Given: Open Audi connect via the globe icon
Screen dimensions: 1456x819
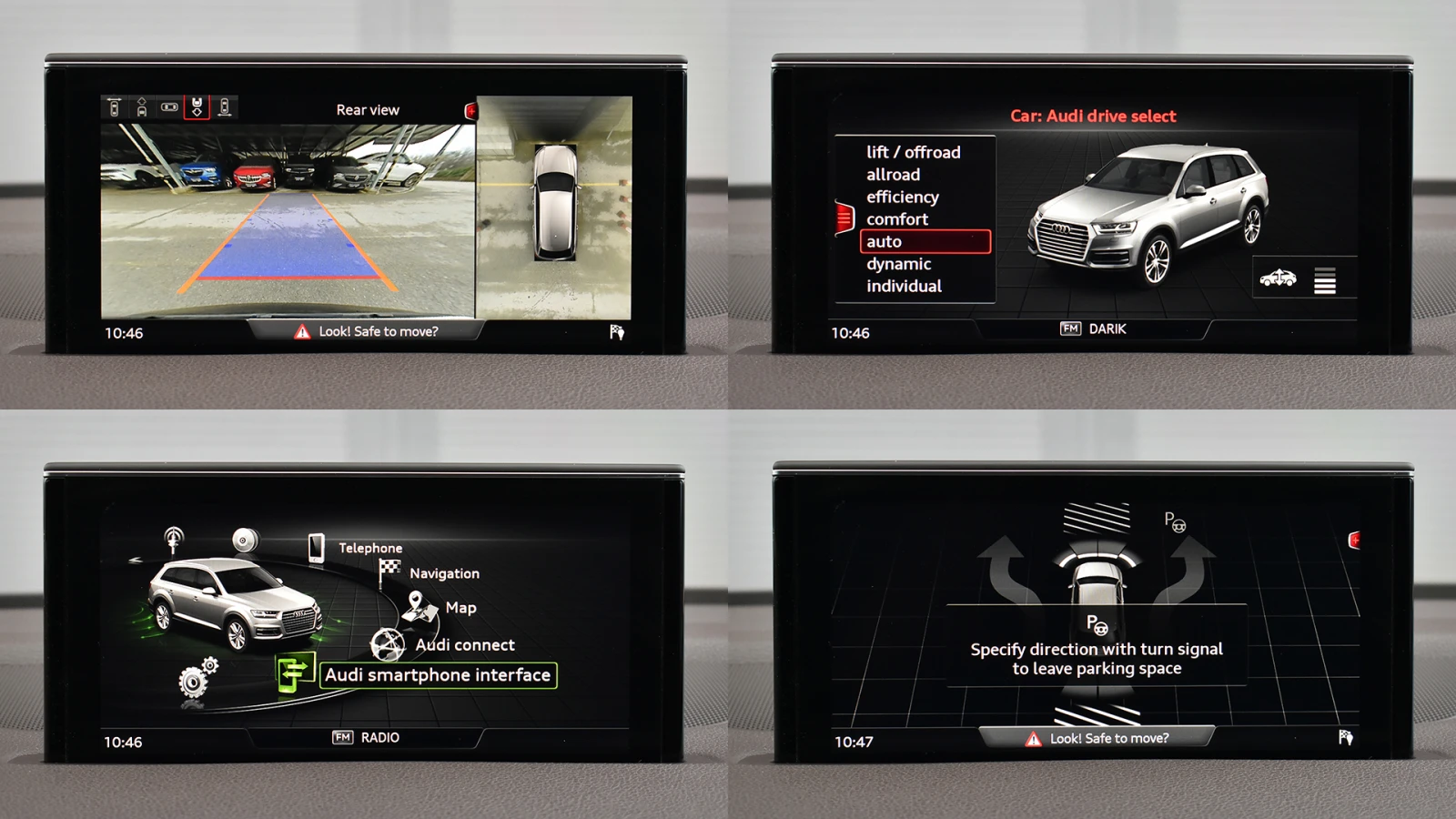Looking at the screenshot, I should coord(387,646).
